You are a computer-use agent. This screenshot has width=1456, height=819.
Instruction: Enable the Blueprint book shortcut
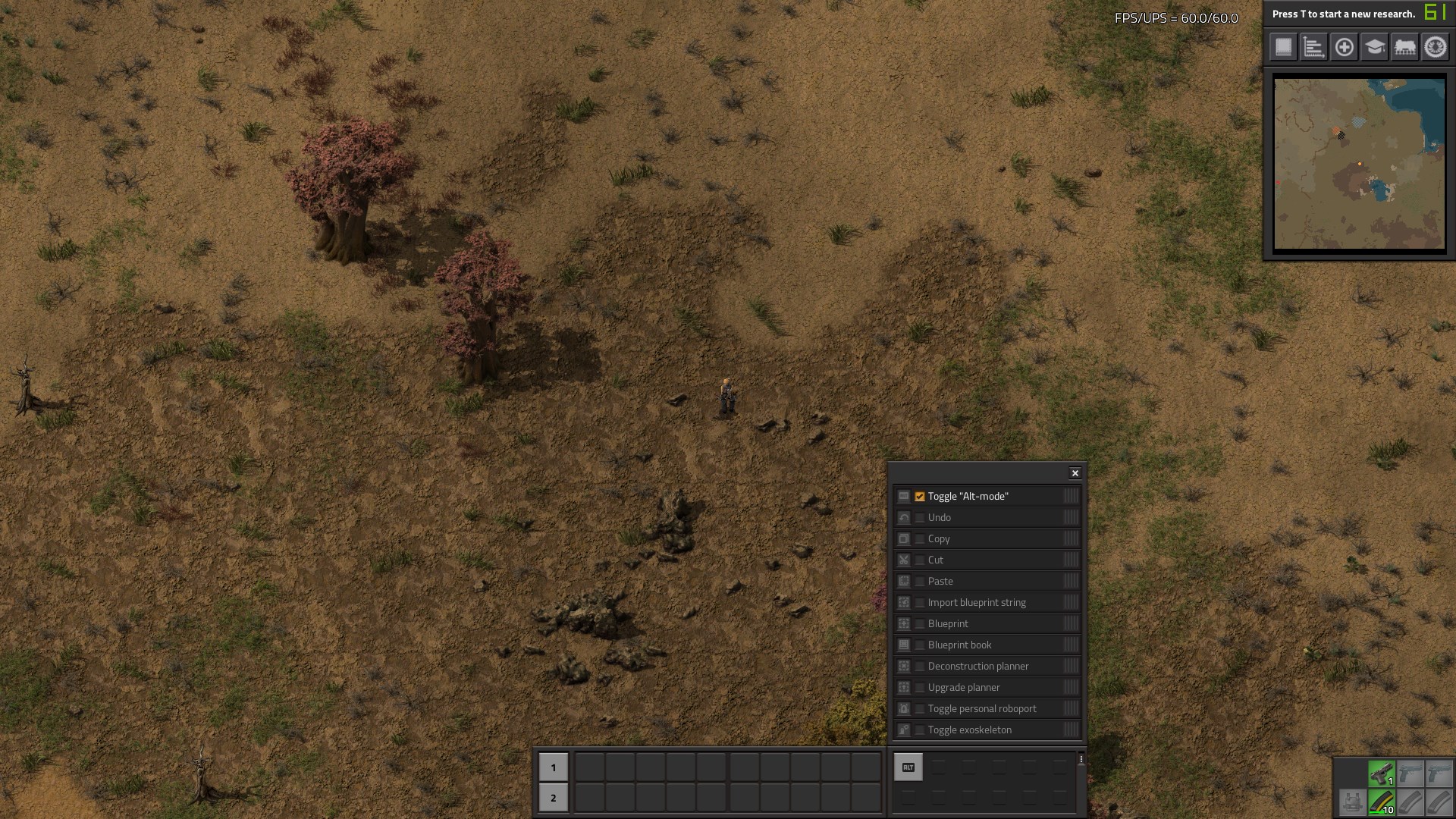(x=920, y=645)
